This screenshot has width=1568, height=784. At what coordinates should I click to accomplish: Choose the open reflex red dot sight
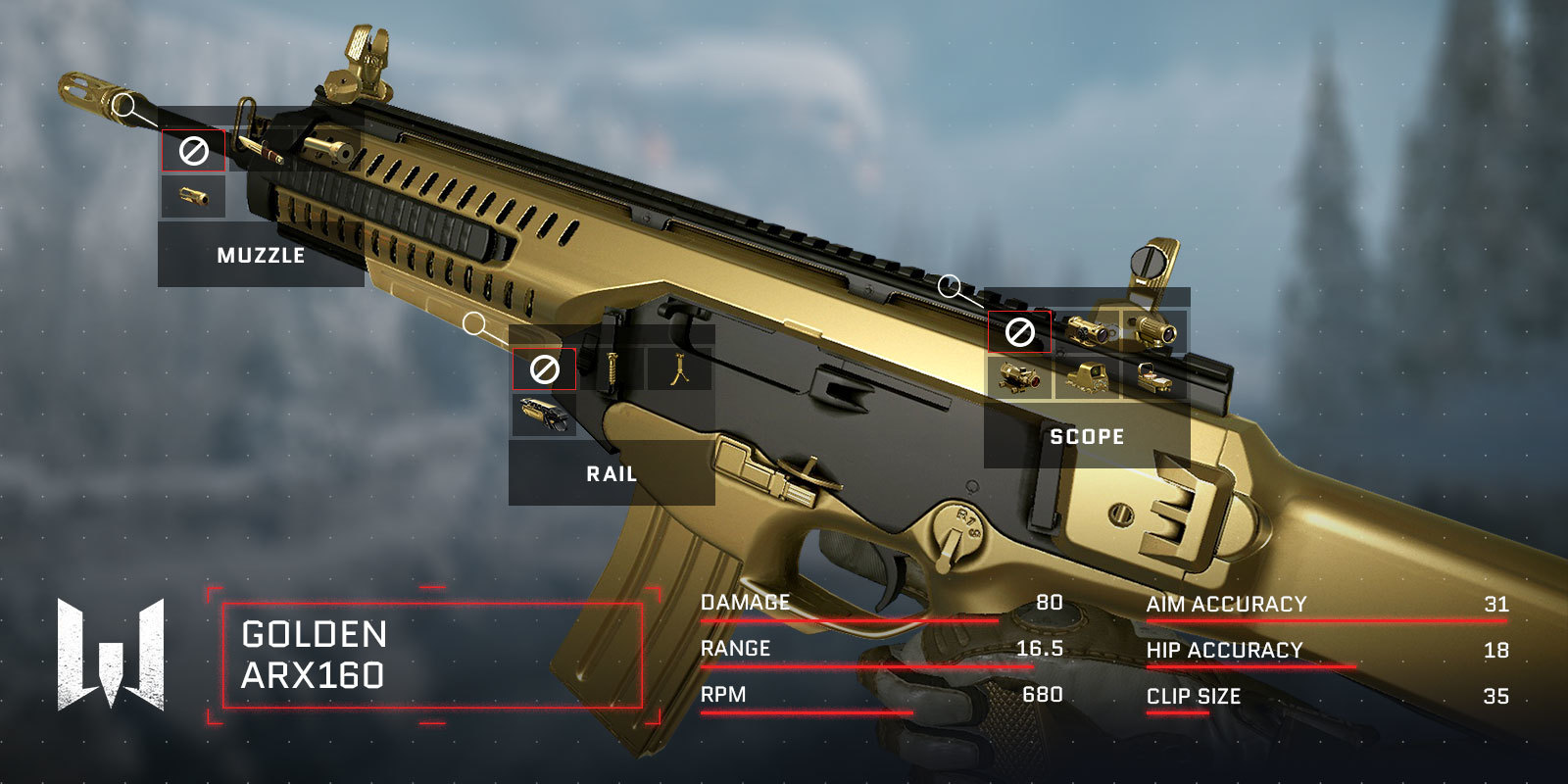(x=1154, y=377)
